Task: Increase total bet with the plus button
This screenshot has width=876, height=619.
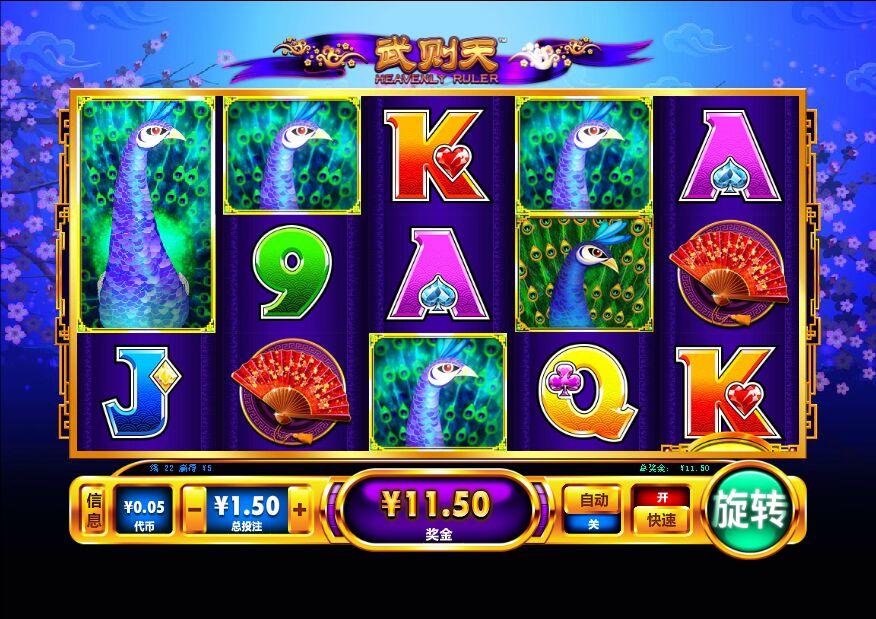Action: (299, 509)
